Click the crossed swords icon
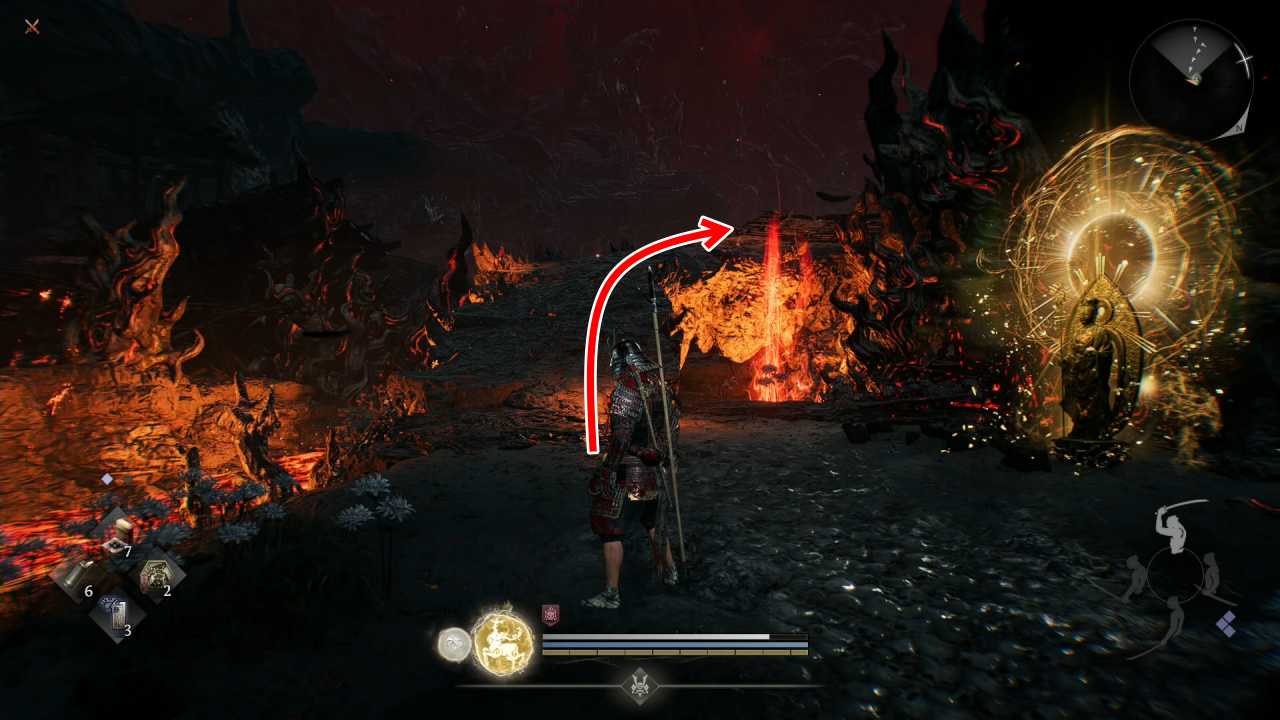This screenshot has width=1280, height=720. coord(32,27)
